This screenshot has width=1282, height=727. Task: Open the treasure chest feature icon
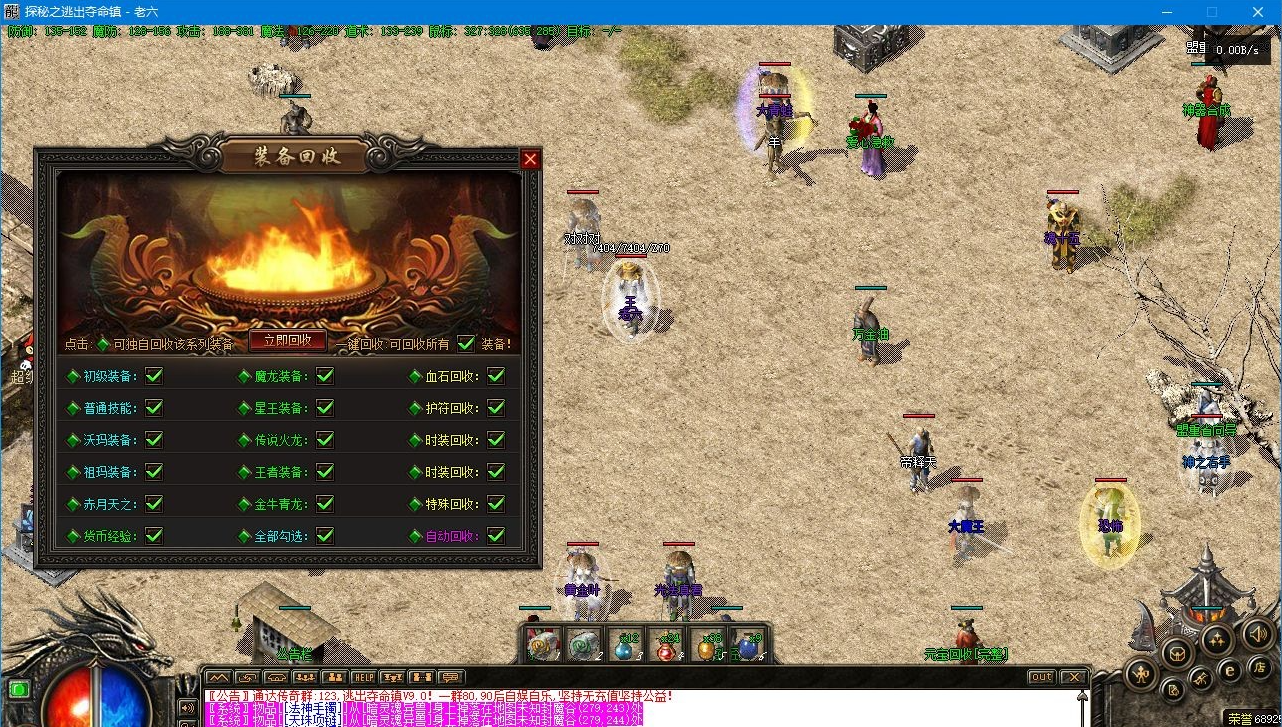click(1177, 654)
